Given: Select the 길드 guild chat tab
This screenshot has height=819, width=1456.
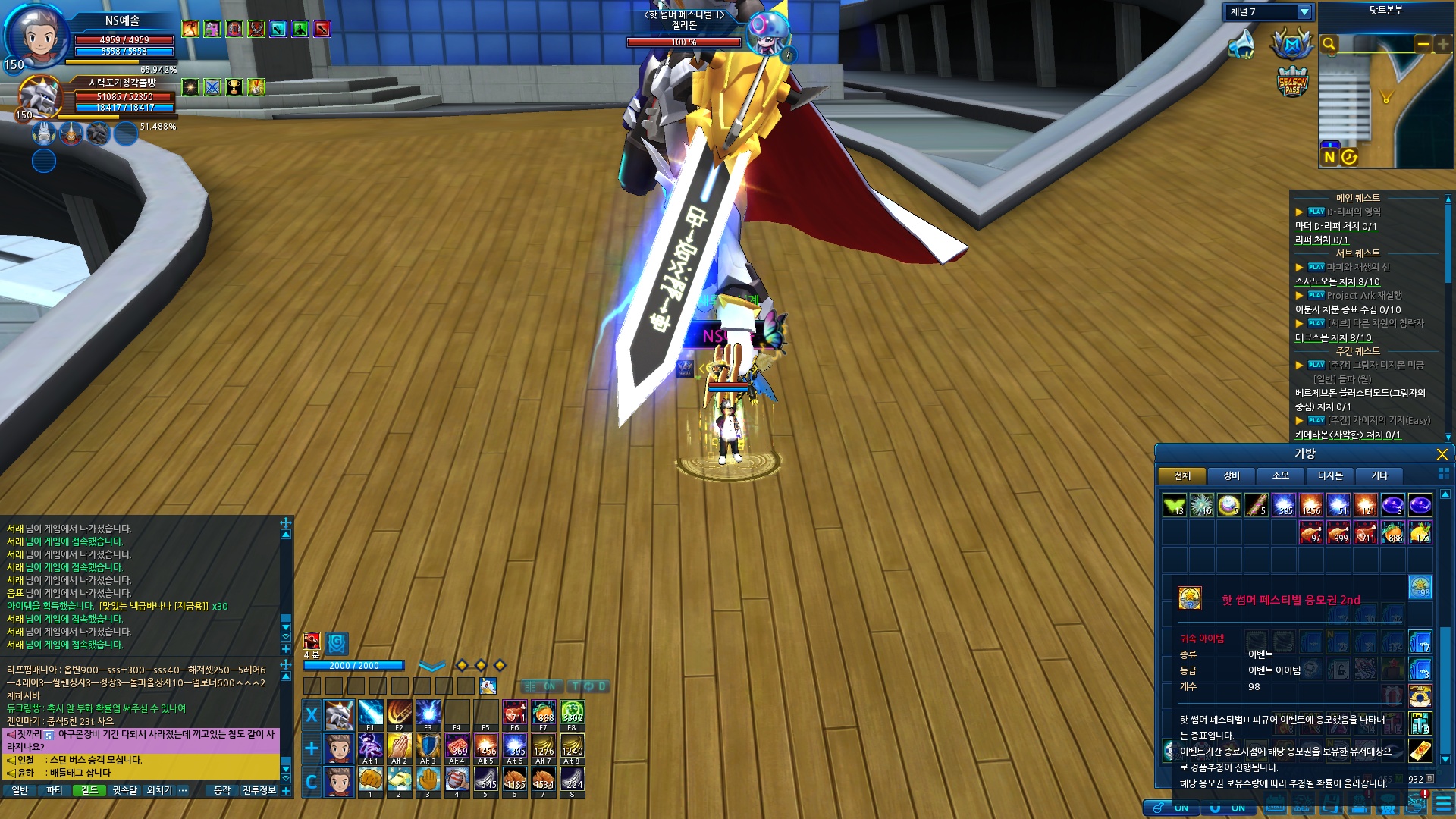Looking at the screenshot, I should (89, 790).
